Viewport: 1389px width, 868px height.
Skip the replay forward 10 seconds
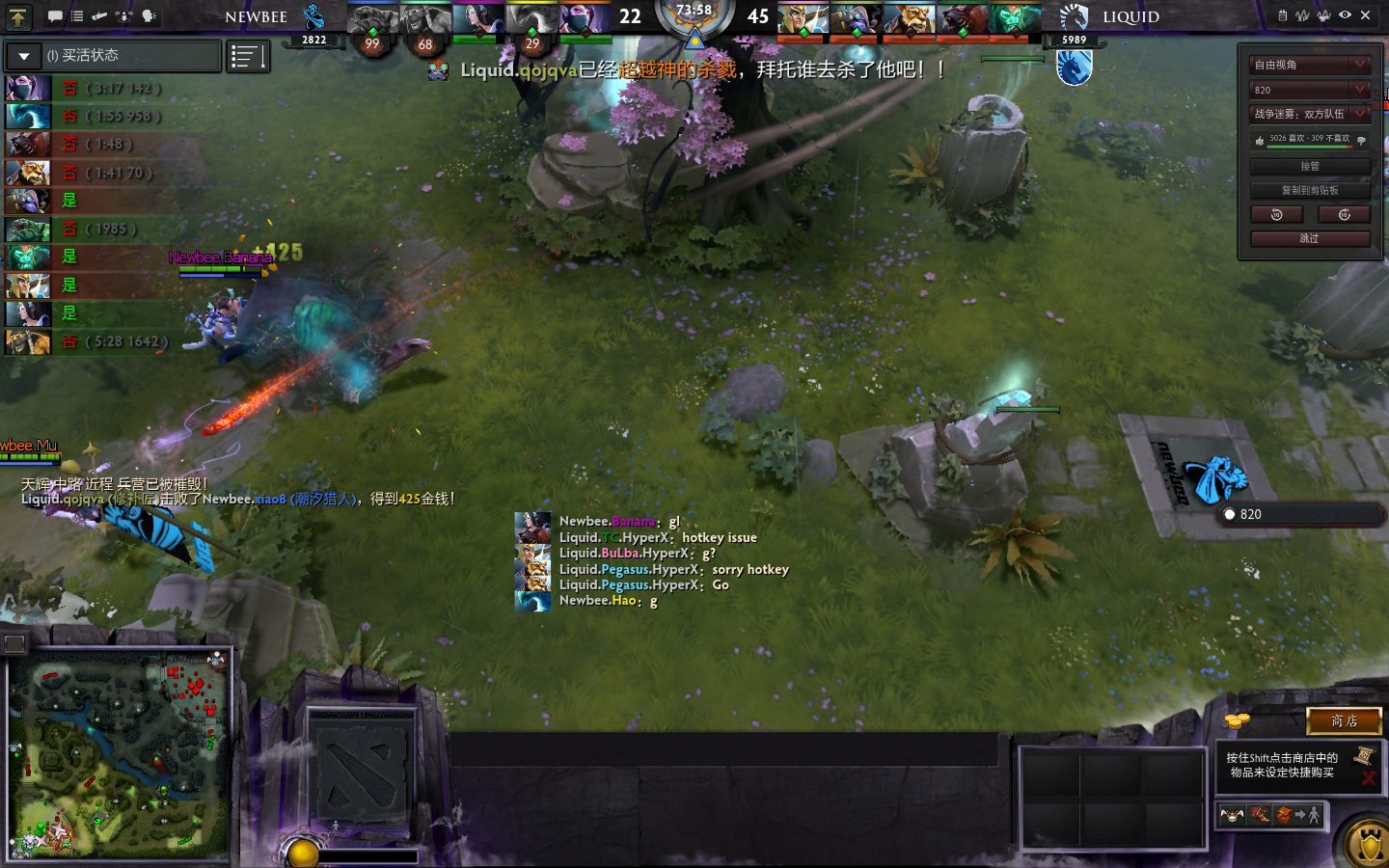pos(1344,214)
